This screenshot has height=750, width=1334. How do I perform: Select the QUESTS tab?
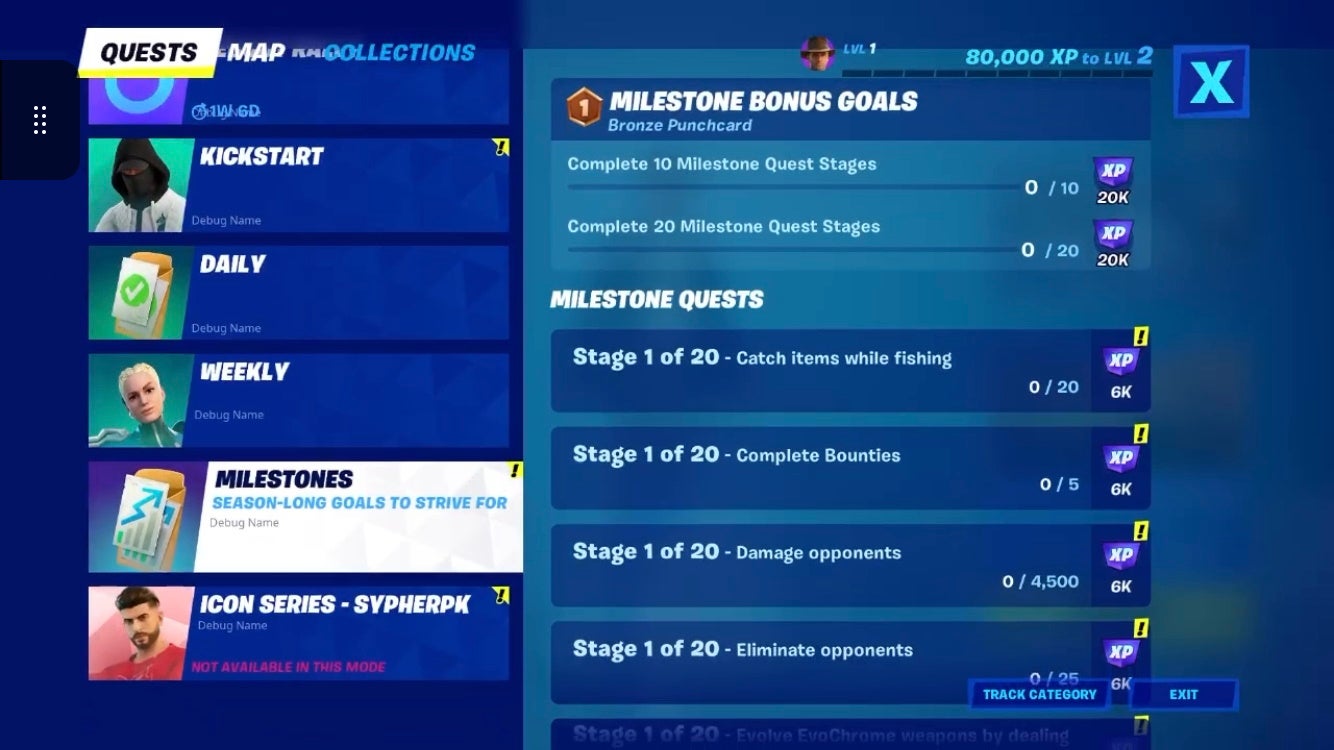click(150, 50)
